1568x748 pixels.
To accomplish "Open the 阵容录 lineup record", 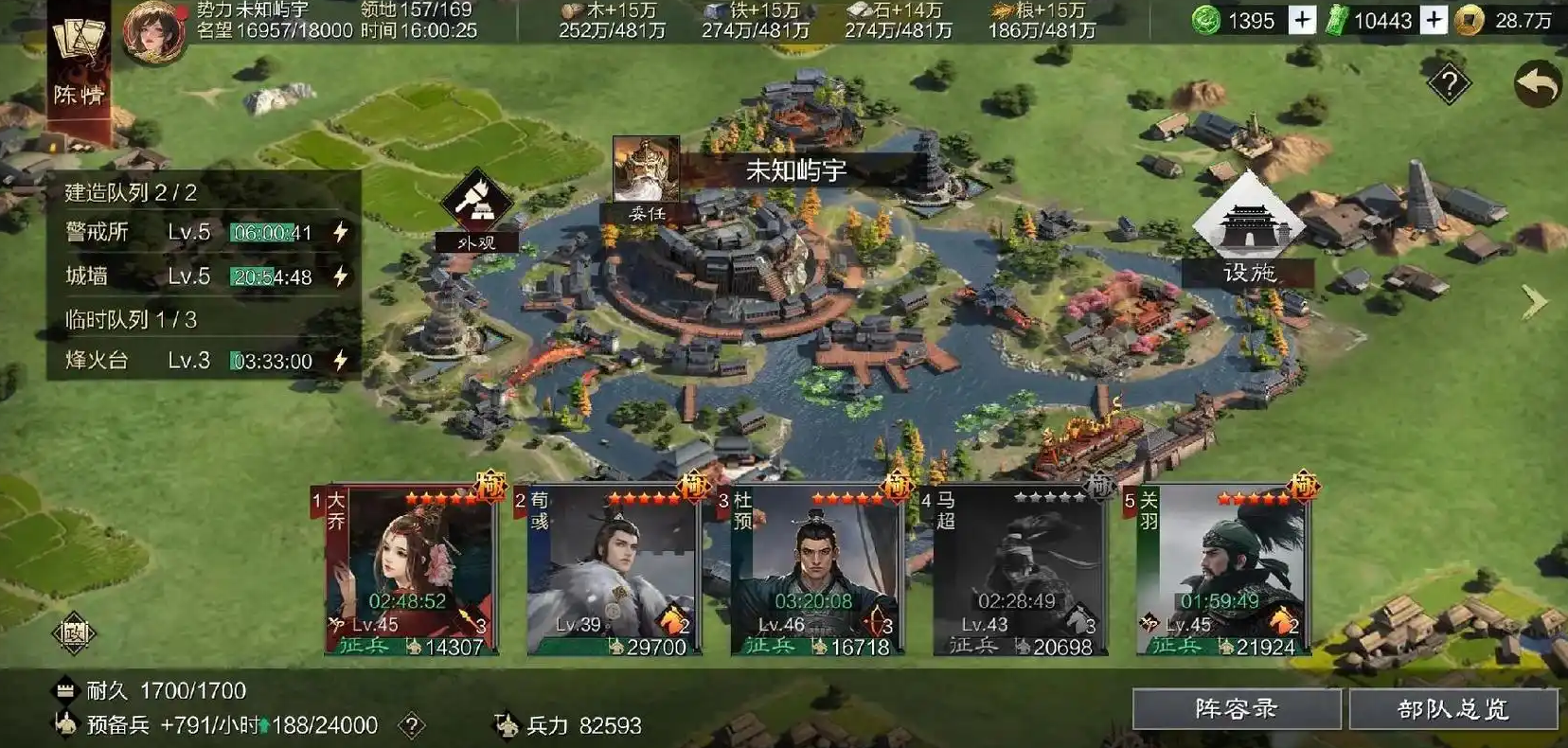I will (1236, 709).
